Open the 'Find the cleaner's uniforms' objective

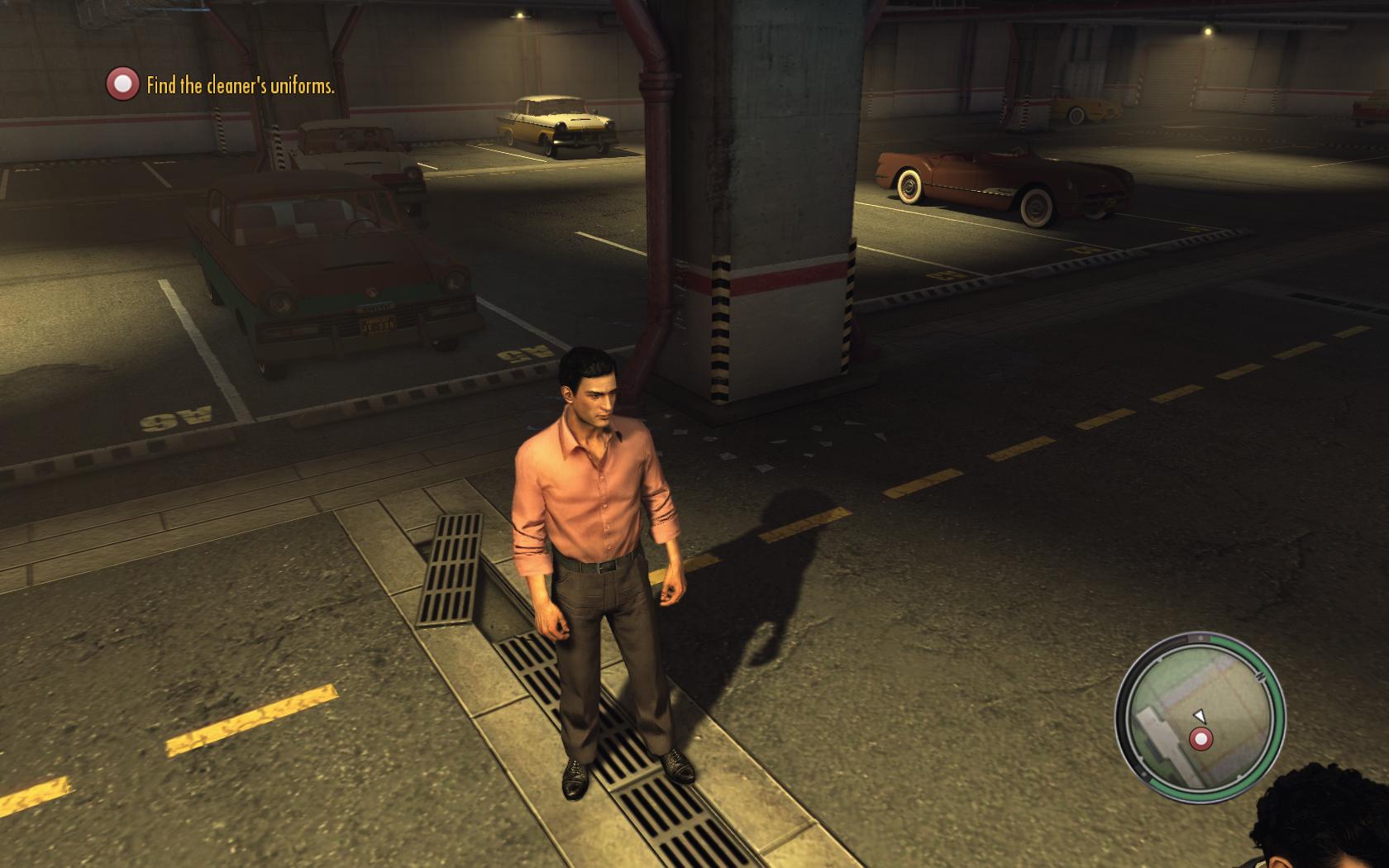240,85
